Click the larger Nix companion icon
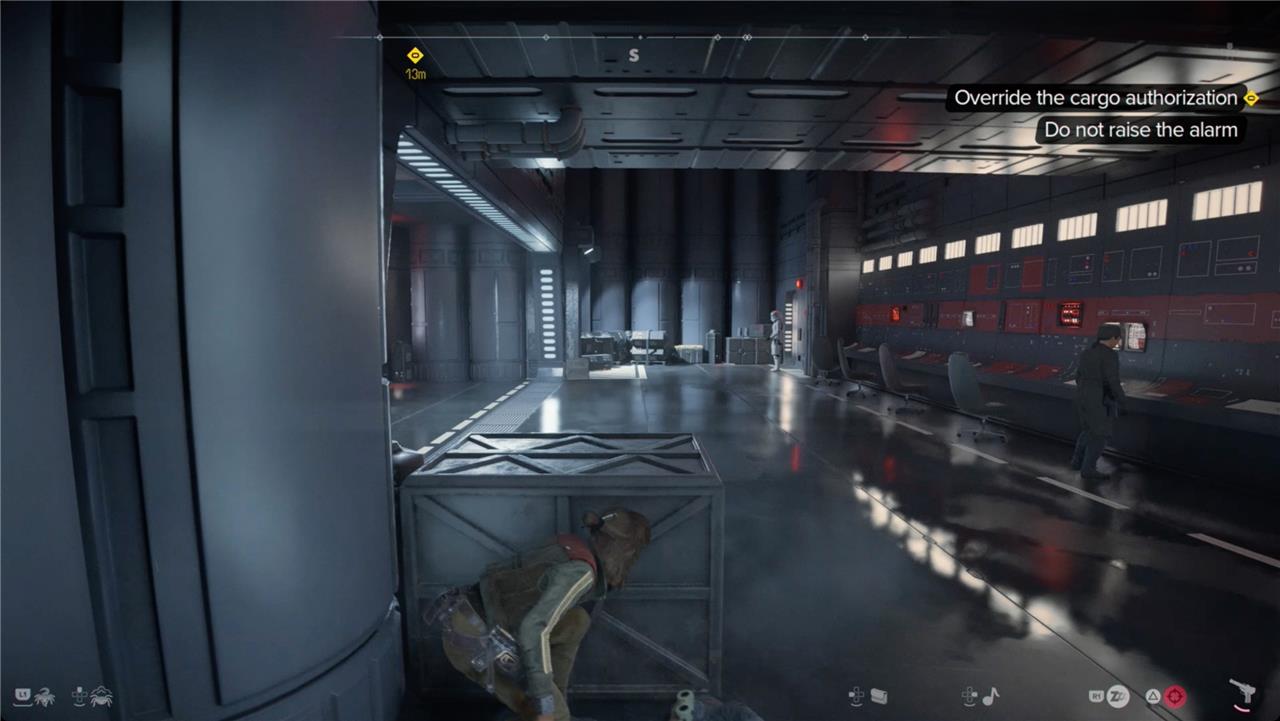 pos(101,696)
